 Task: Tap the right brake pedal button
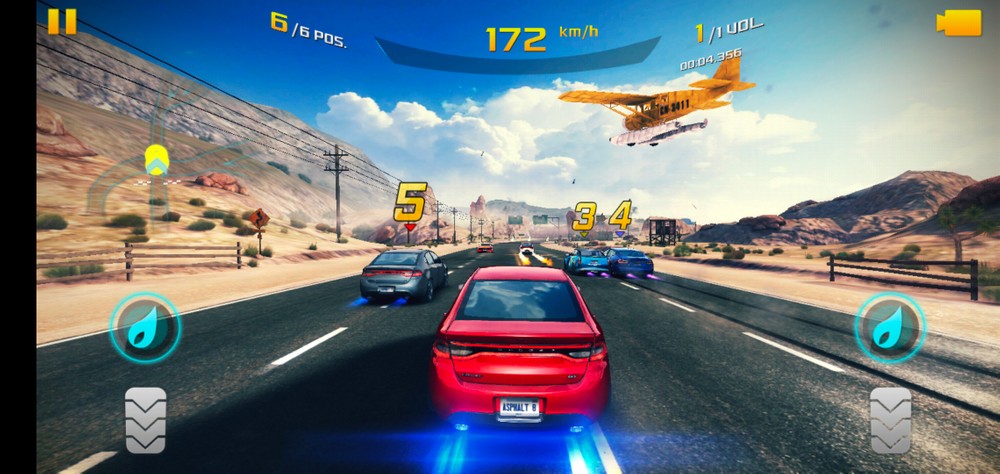pos(890,420)
